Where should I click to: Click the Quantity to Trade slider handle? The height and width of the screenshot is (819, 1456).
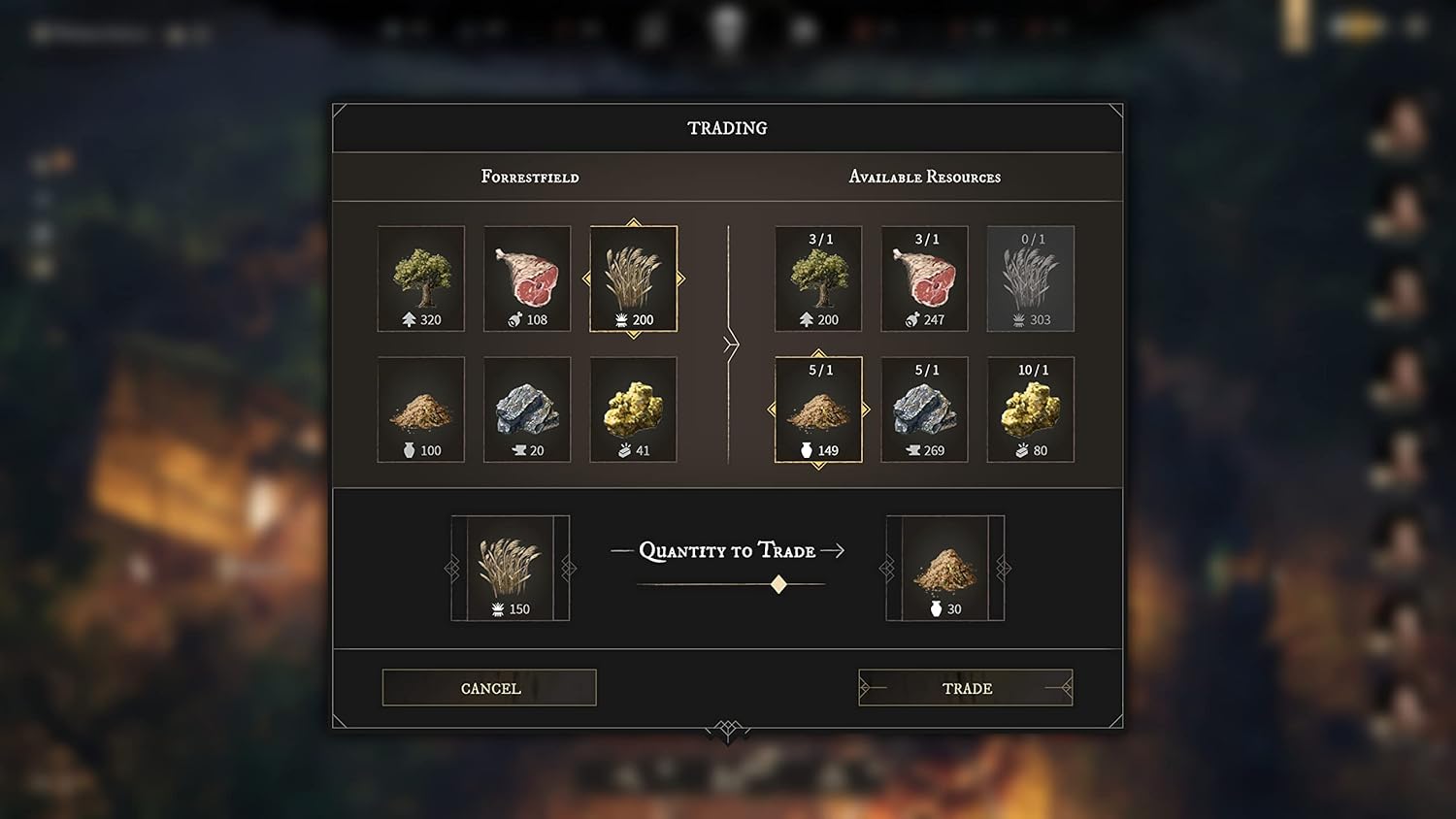click(778, 584)
